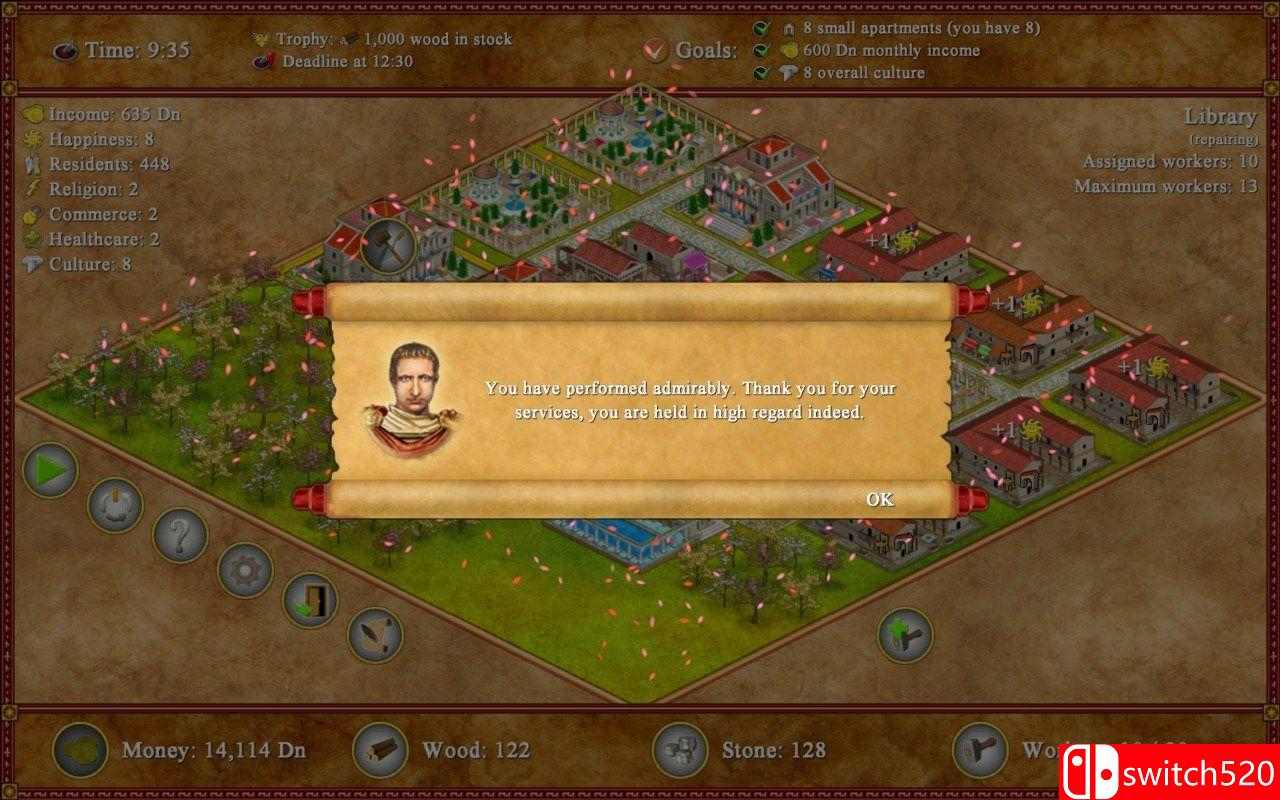Click the round power symbol button

point(115,504)
